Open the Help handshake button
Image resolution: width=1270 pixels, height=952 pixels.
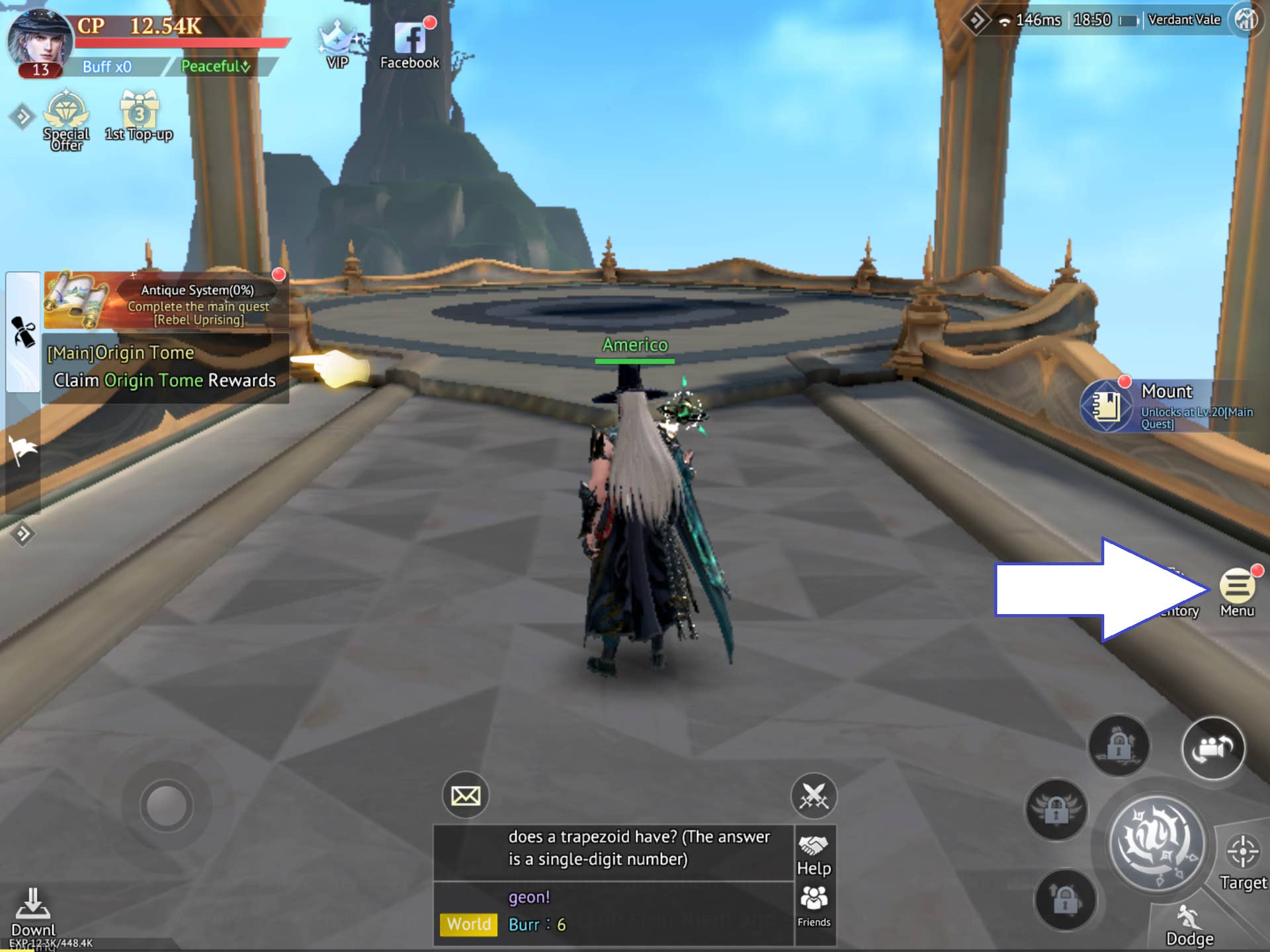point(814,853)
